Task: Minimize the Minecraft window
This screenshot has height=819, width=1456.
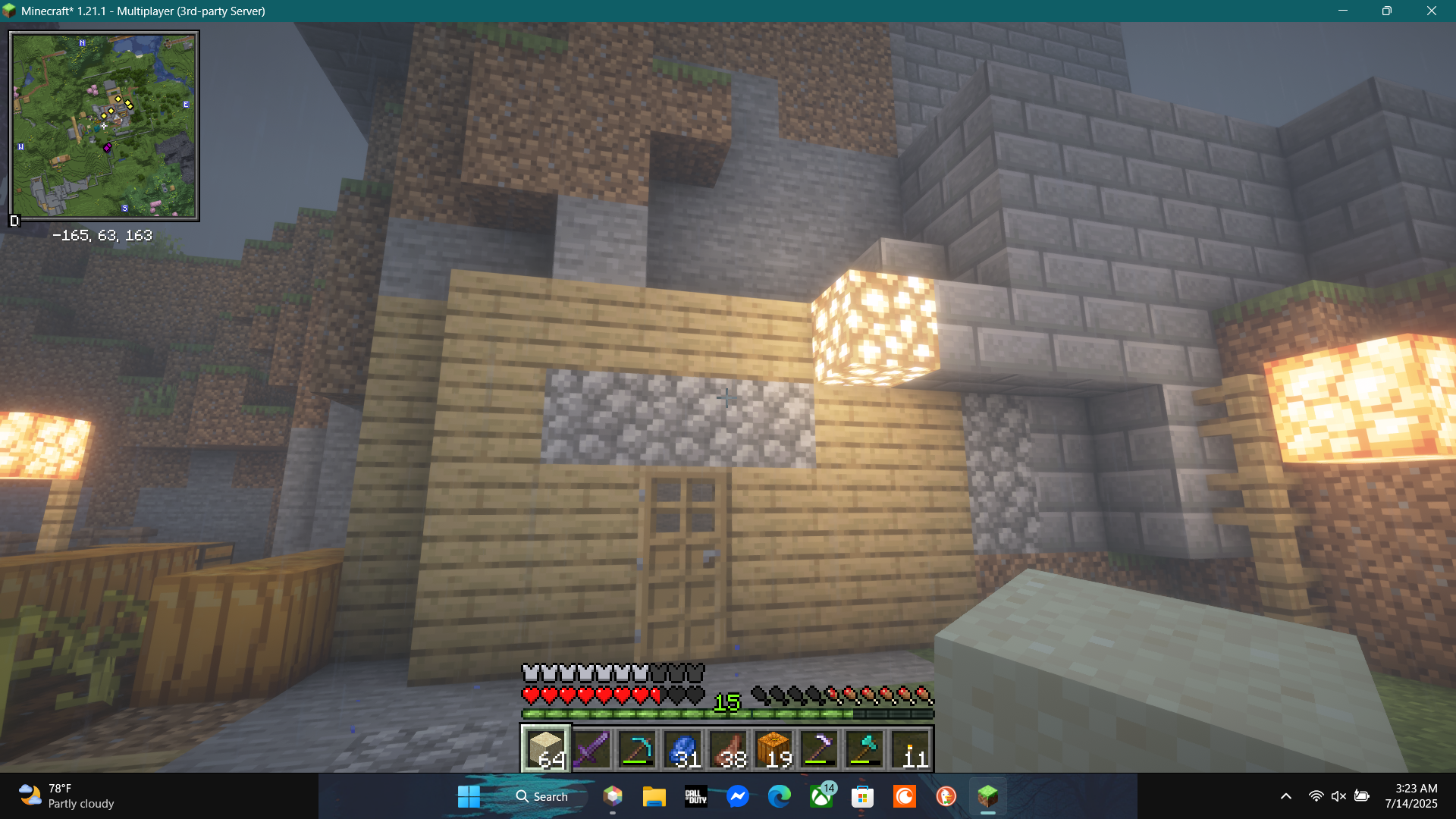Action: (1342, 11)
